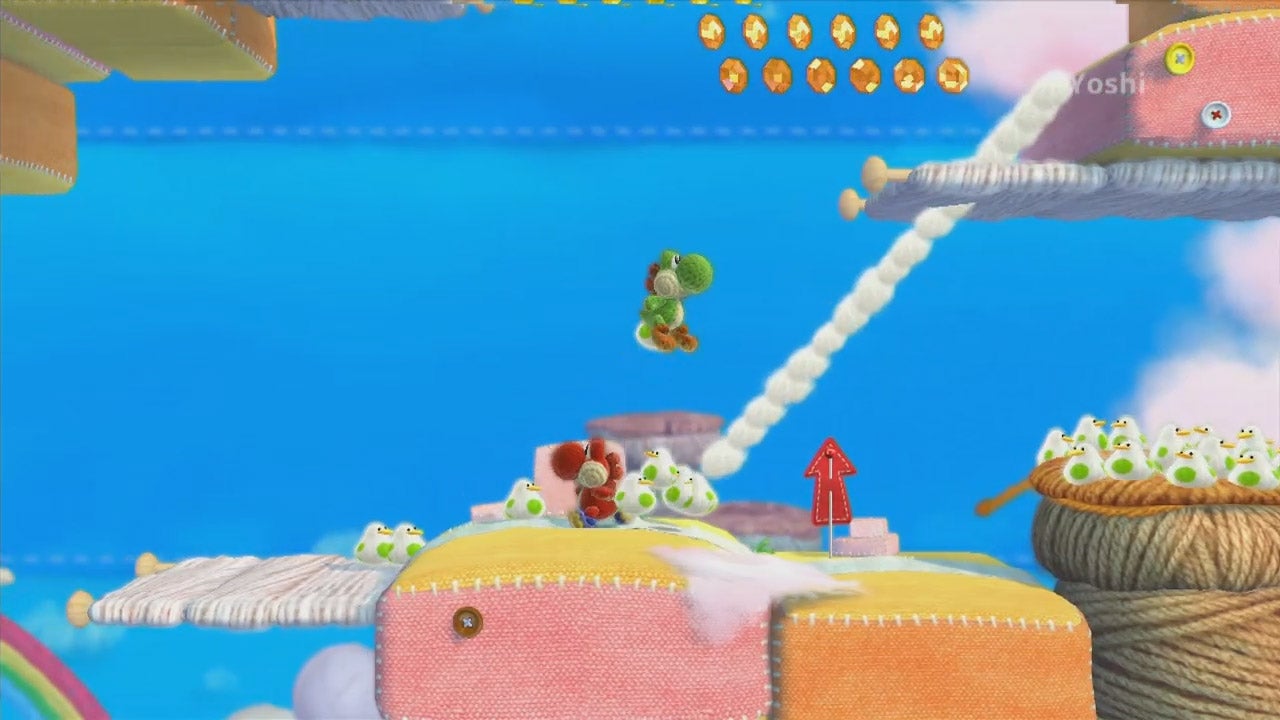This screenshot has height=720, width=1280.
Task: Select the green Yoshi jumping in midair
Action: click(672, 295)
